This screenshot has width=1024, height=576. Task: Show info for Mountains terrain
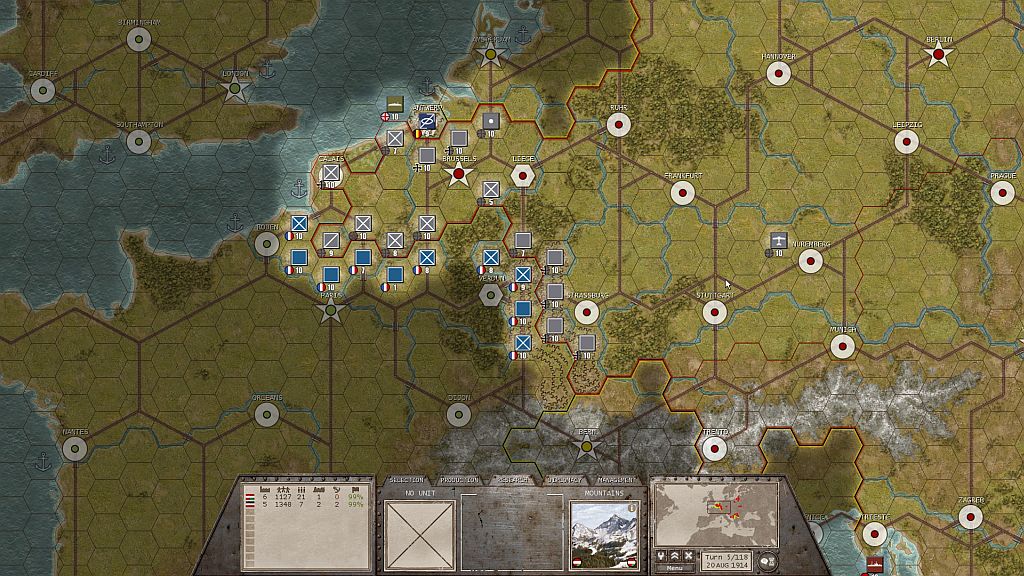tap(633, 507)
